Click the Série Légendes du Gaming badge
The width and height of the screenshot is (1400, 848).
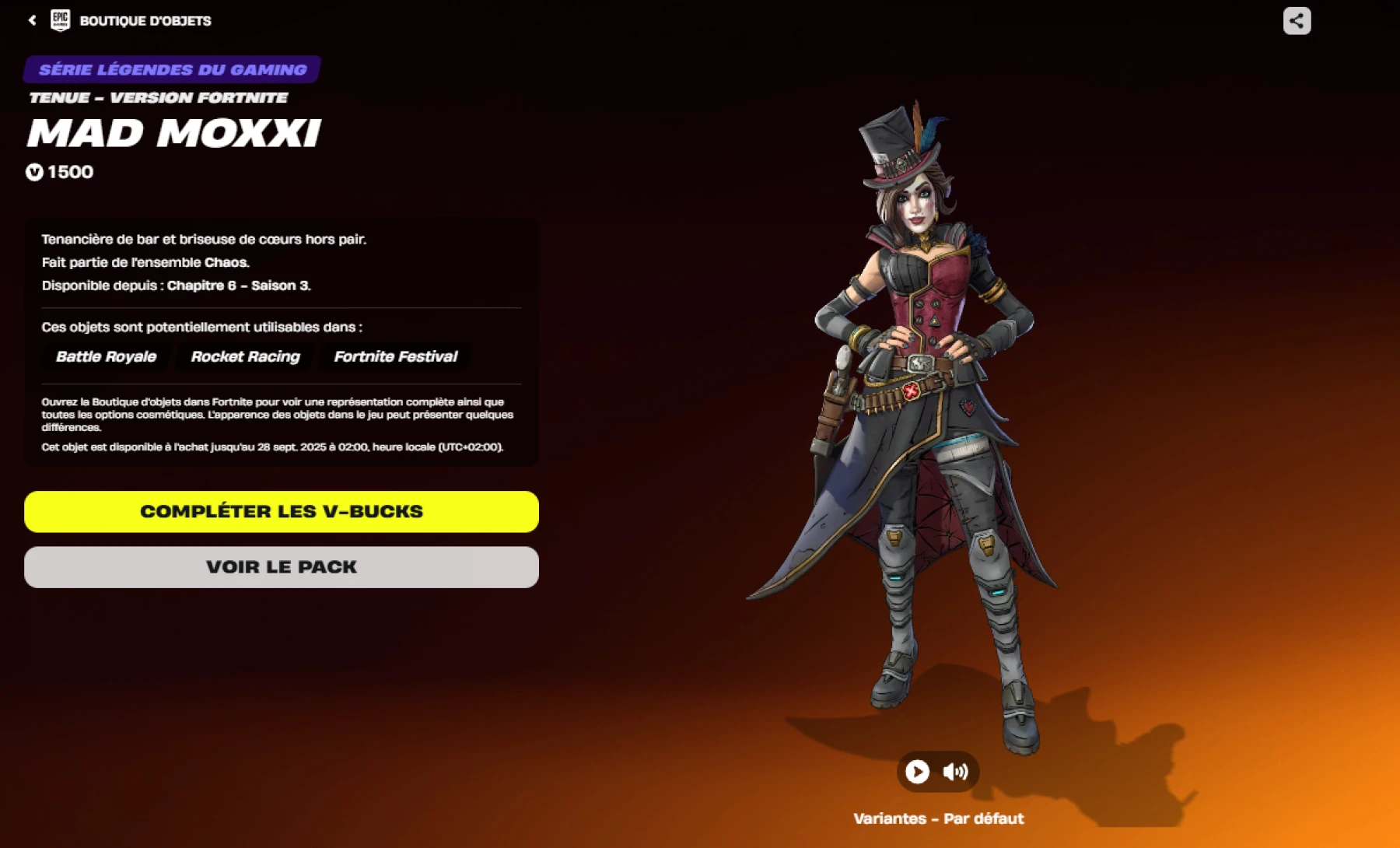[171, 68]
